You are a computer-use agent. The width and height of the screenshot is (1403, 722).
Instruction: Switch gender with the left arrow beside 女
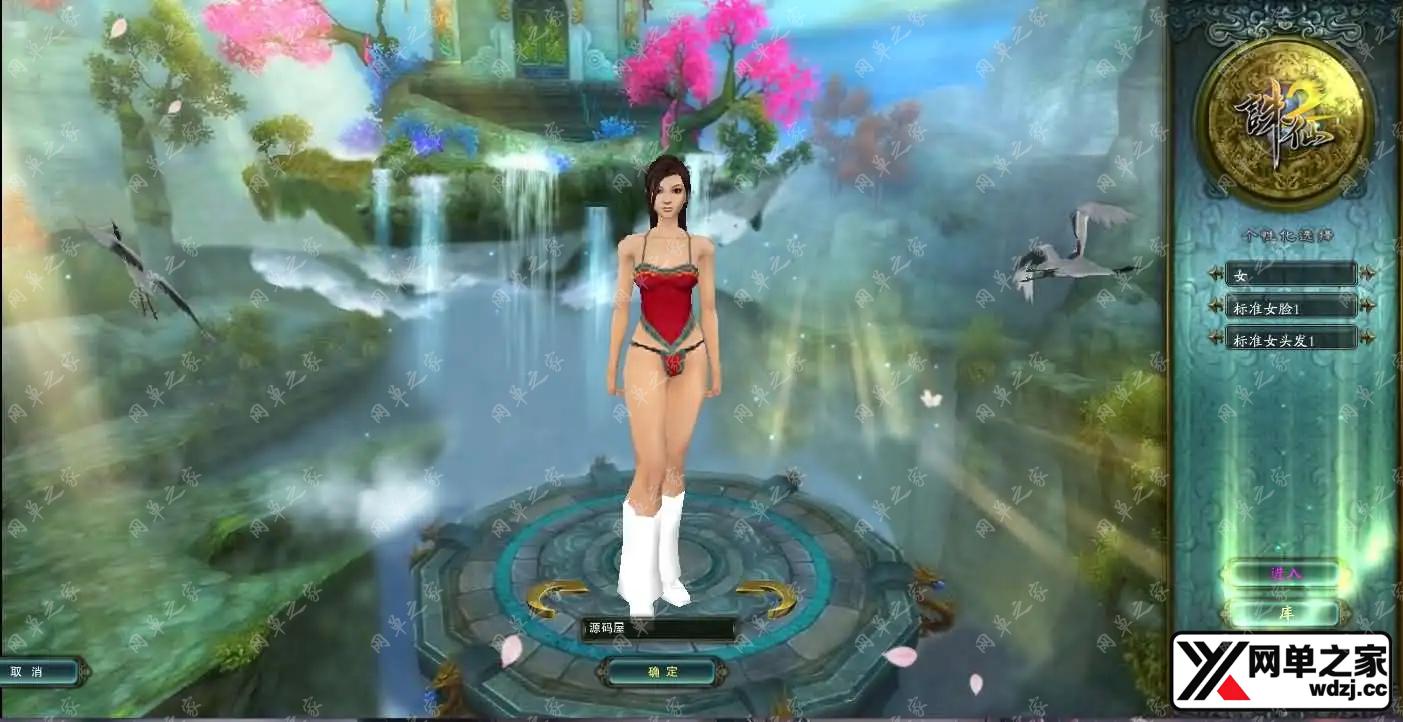point(1217,274)
